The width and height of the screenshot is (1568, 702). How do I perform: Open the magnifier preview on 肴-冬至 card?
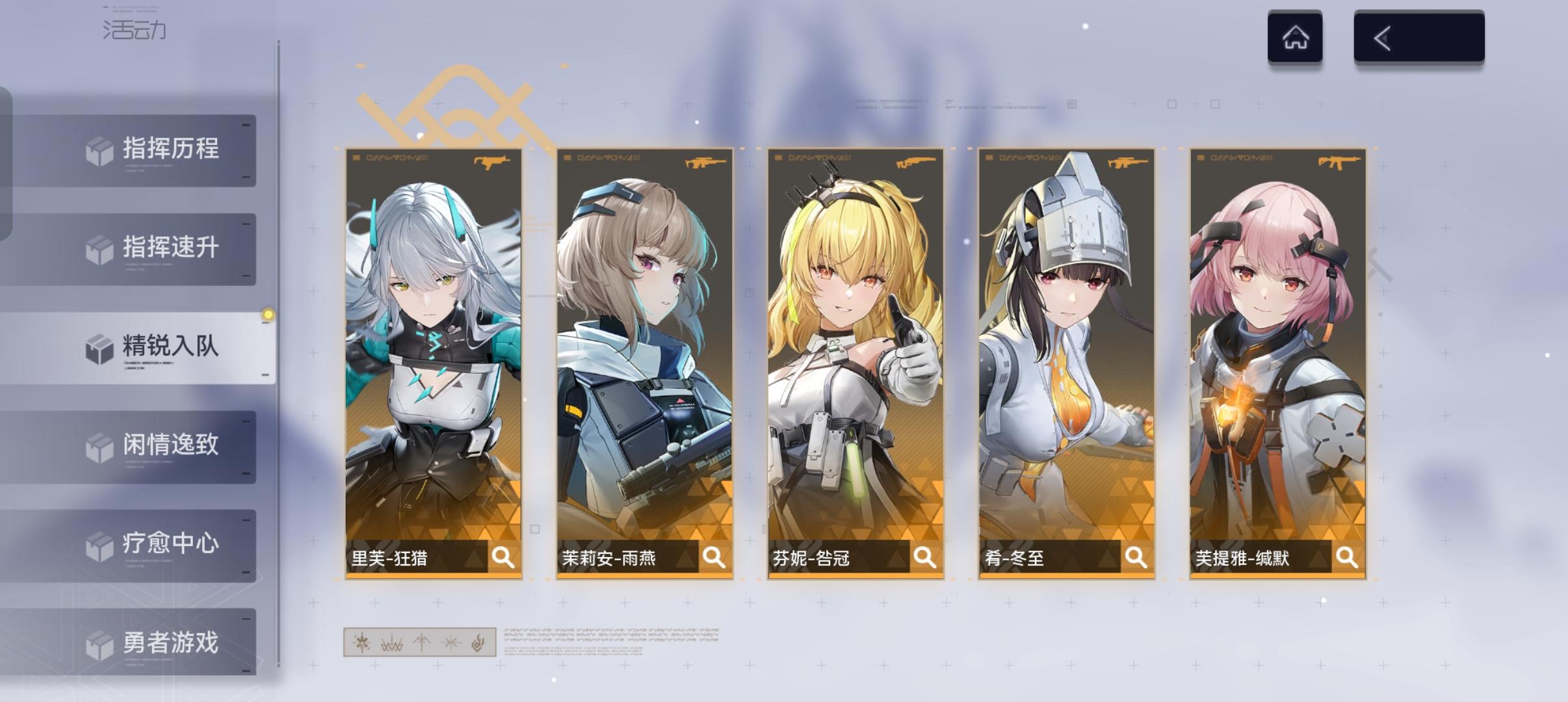point(1136,558)
